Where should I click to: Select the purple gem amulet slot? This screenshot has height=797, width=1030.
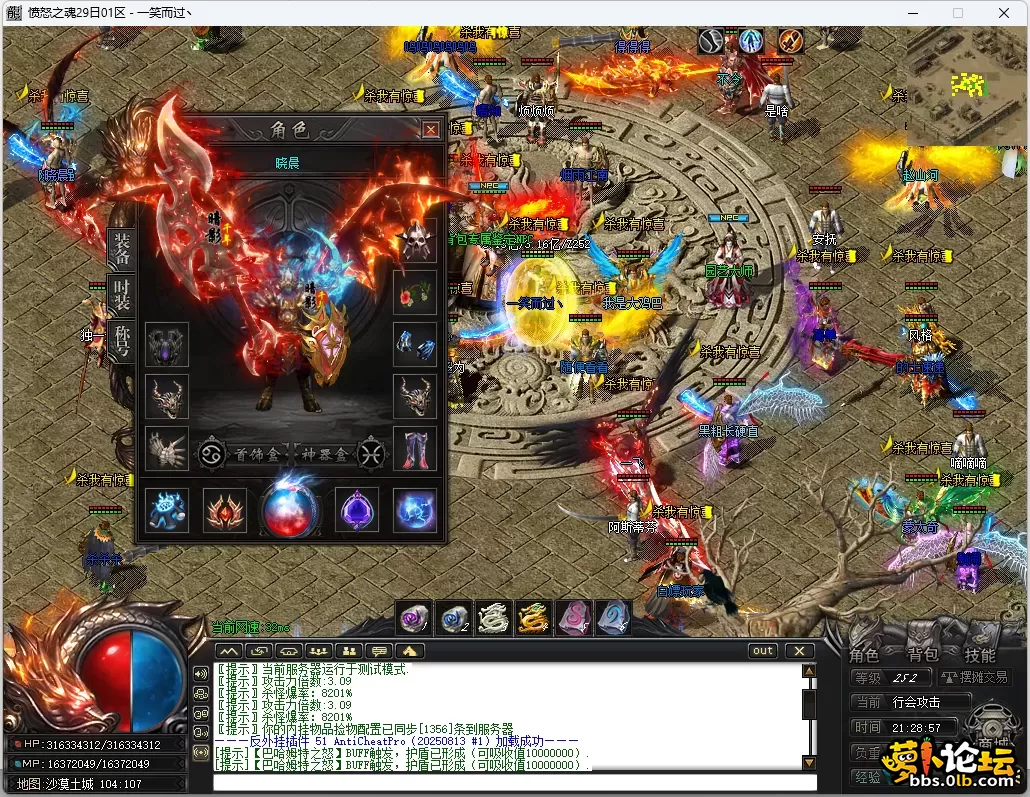(356, 510)
